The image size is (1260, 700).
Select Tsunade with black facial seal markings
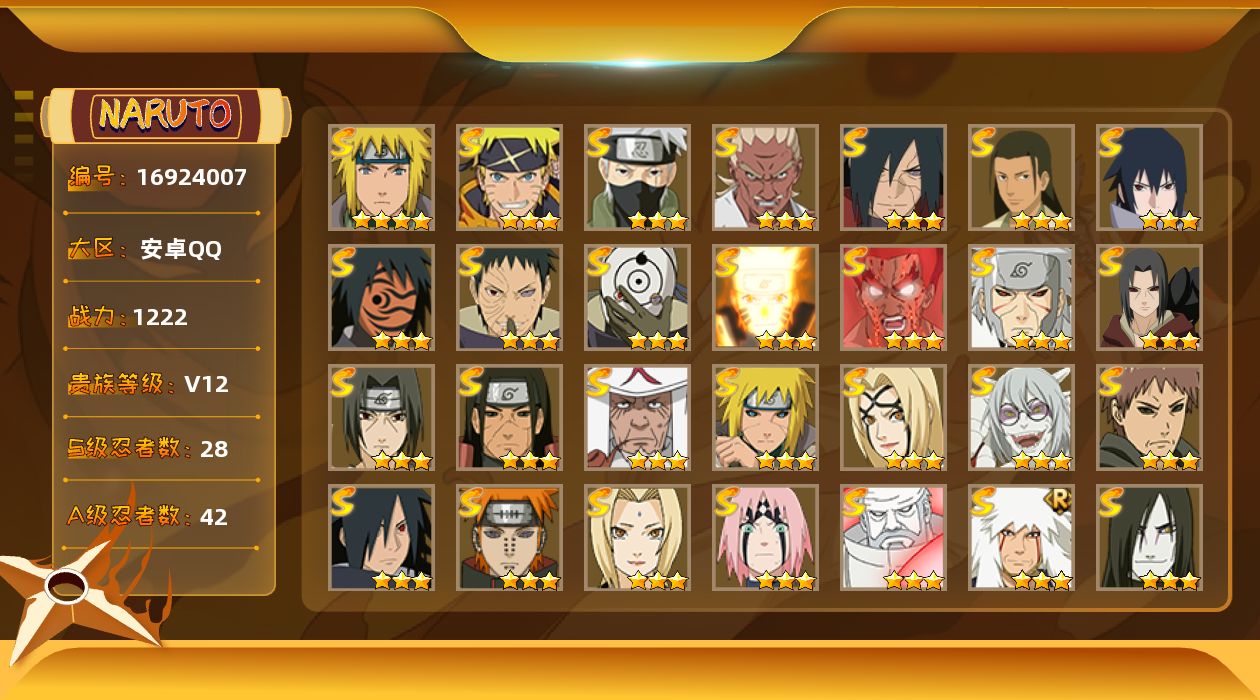(x=893, y=418)
